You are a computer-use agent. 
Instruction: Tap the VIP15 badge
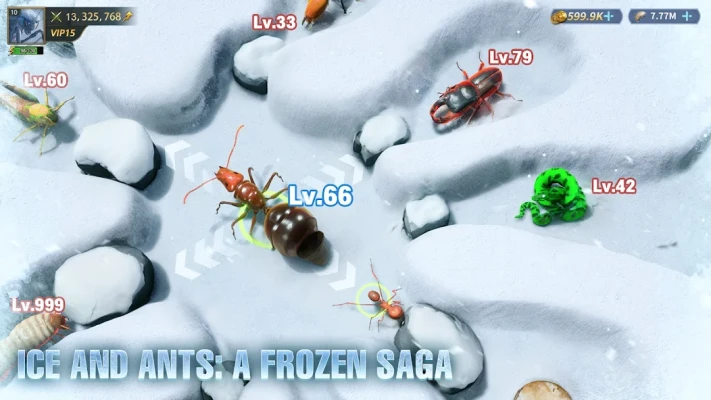tap(65, 32)
